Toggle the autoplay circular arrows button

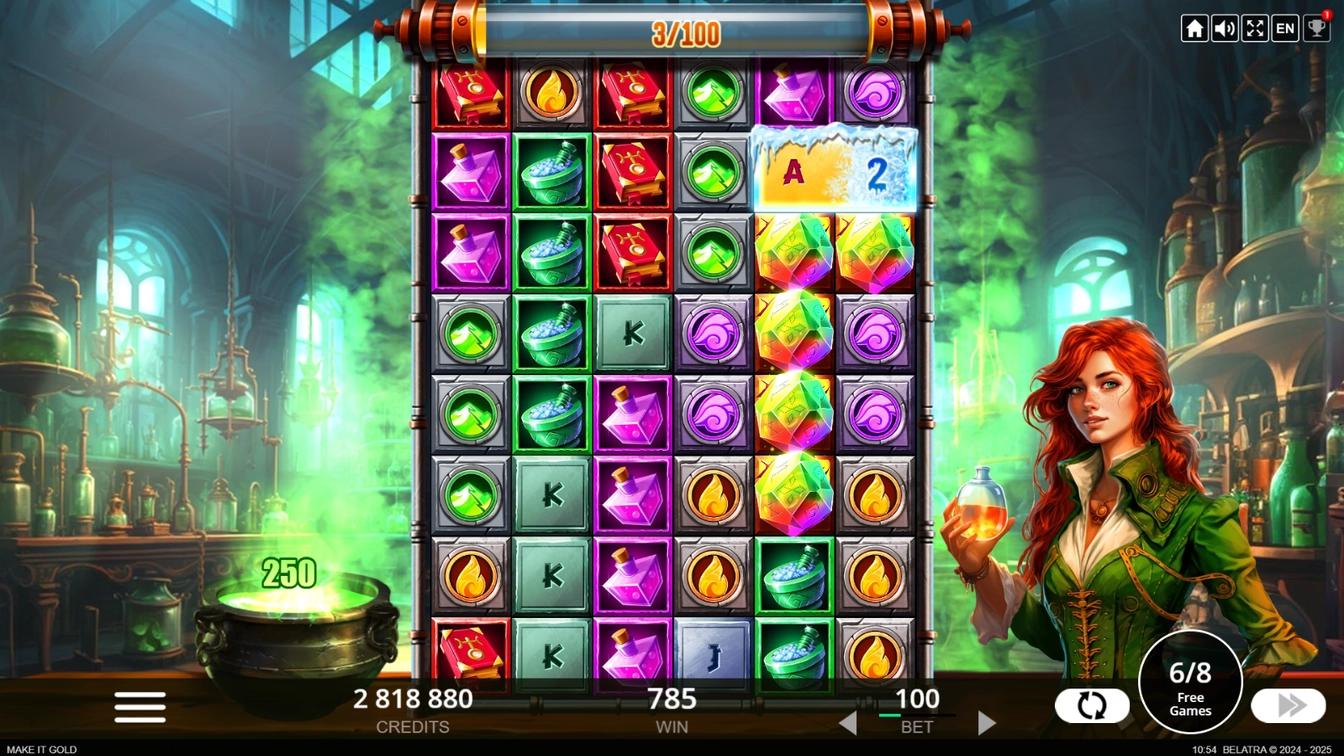tap(1092, 706)
